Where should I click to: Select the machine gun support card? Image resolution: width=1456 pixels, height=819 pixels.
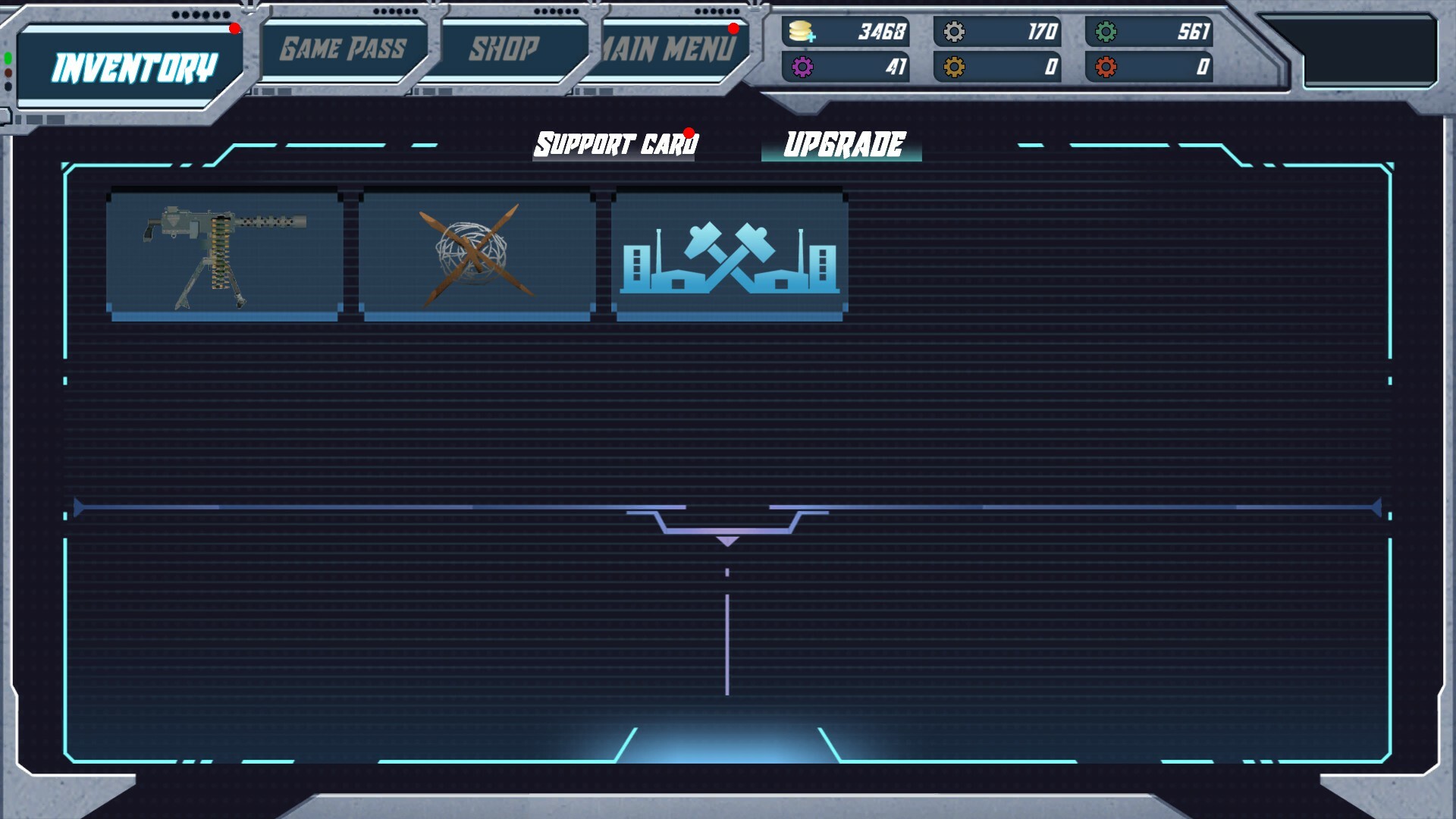tap(224, 254)
